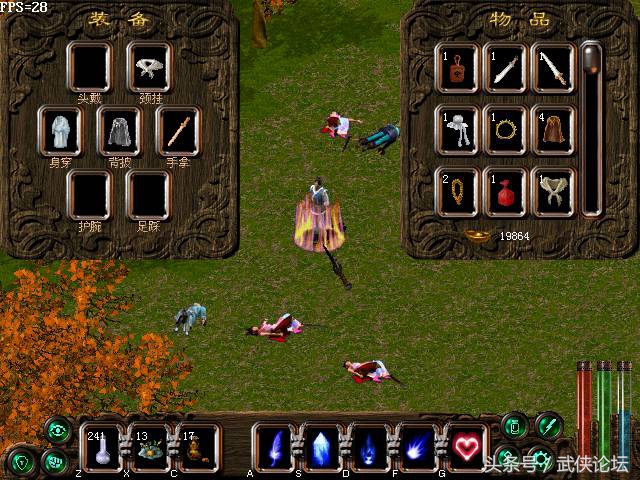640x480 pixels.
Task: Use the brown gourd item in hotbar
Action: (195, 449)
